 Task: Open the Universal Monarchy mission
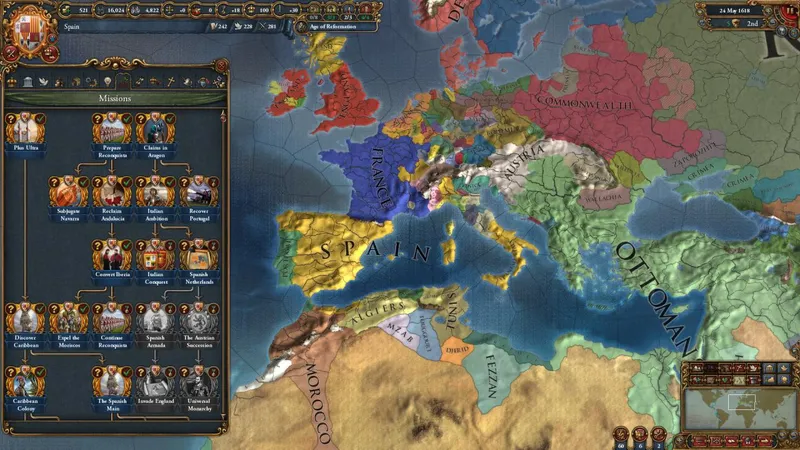198,382
